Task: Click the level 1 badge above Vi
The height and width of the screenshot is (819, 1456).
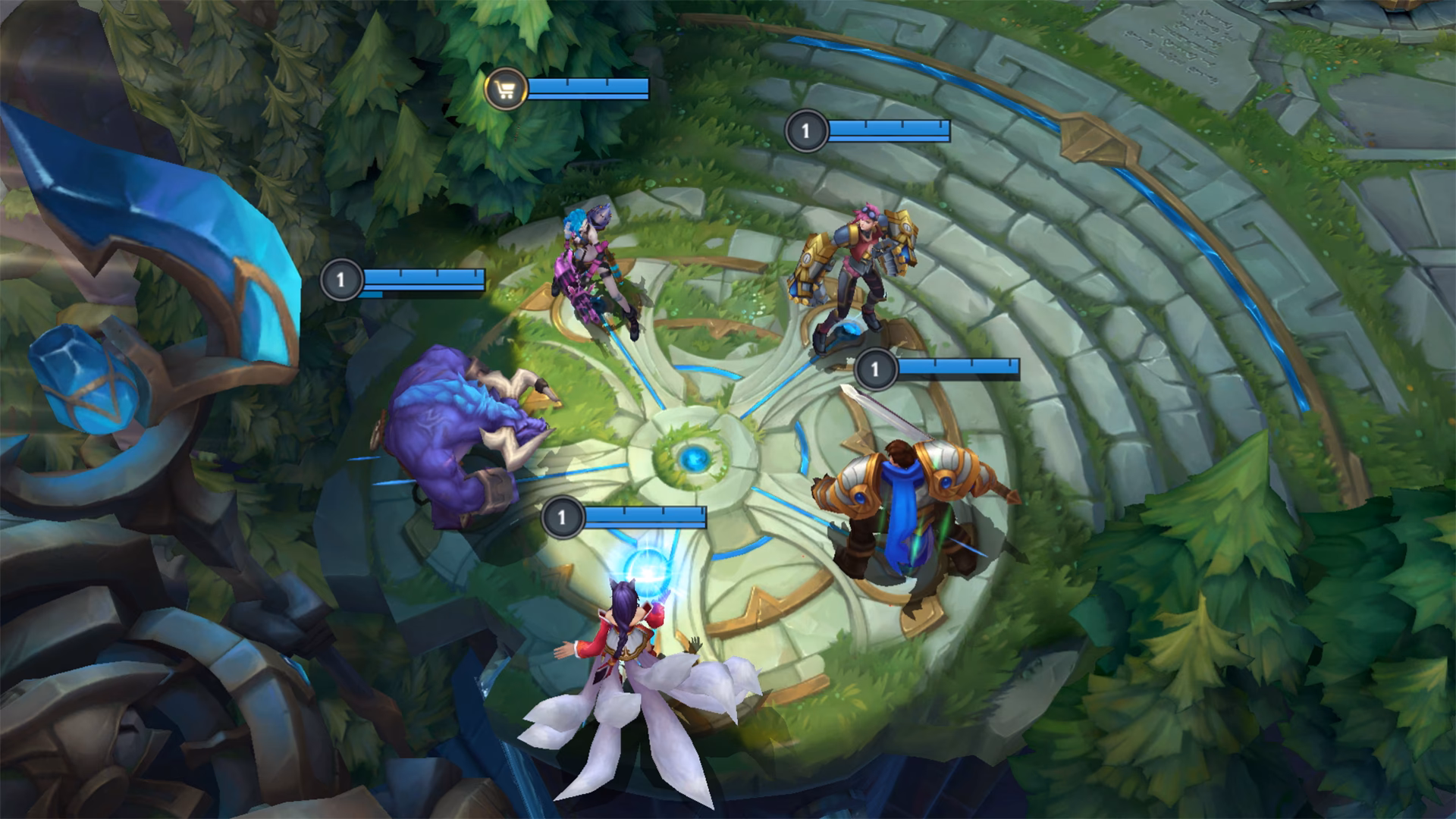Action: click(x=806, y=130)
